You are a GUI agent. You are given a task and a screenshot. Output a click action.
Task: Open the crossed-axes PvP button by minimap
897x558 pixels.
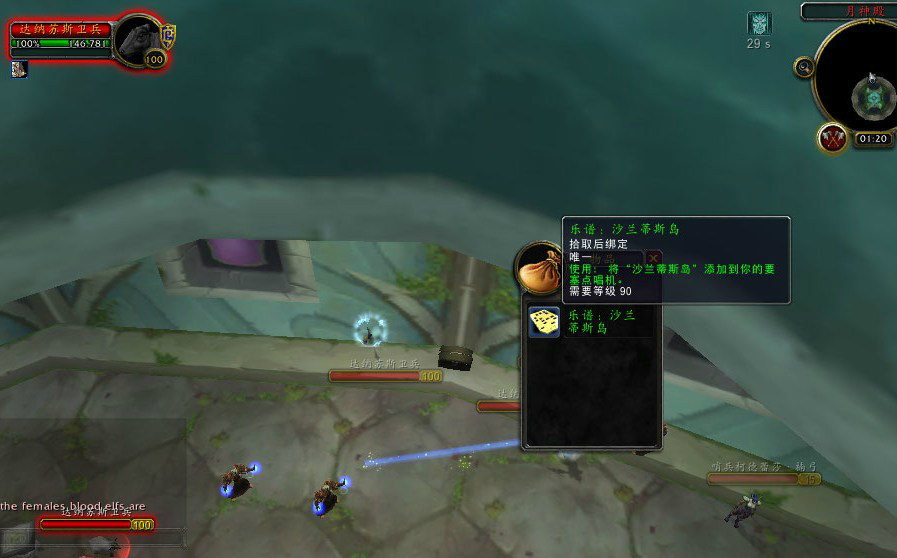(832, 138)
